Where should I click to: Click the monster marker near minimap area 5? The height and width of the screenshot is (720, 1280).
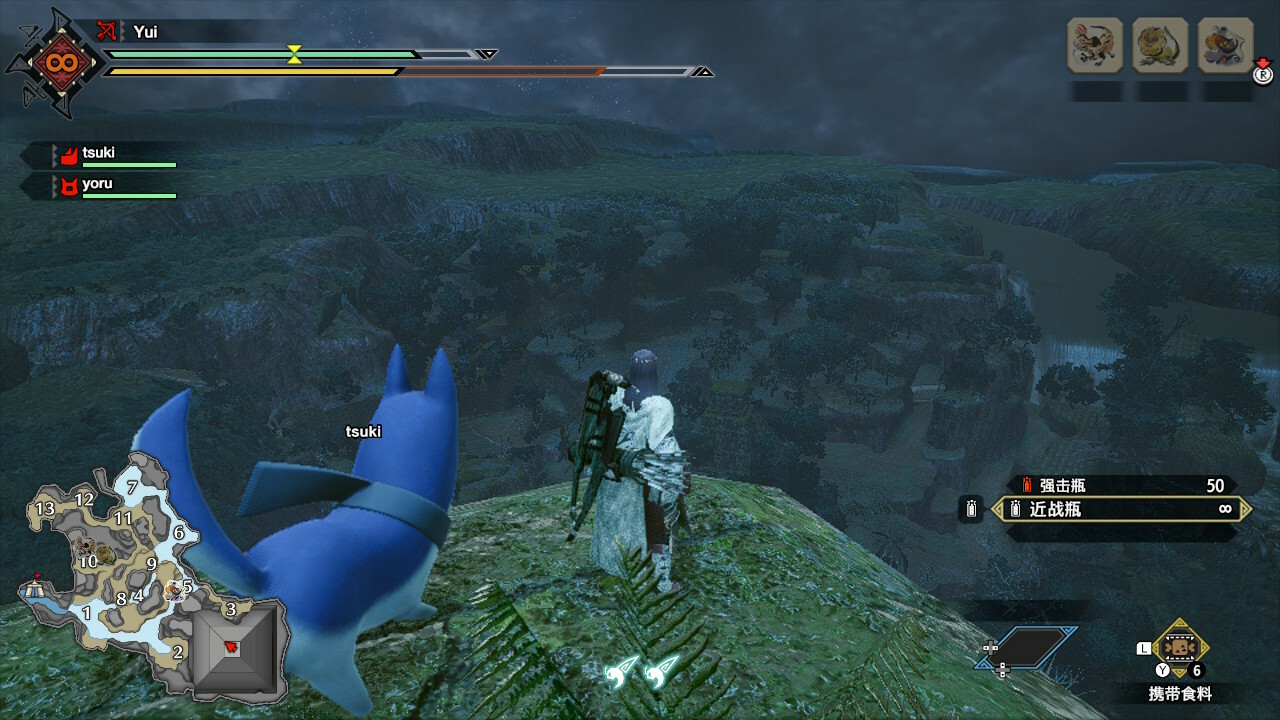pyautogui.click(x=175, y=589)
